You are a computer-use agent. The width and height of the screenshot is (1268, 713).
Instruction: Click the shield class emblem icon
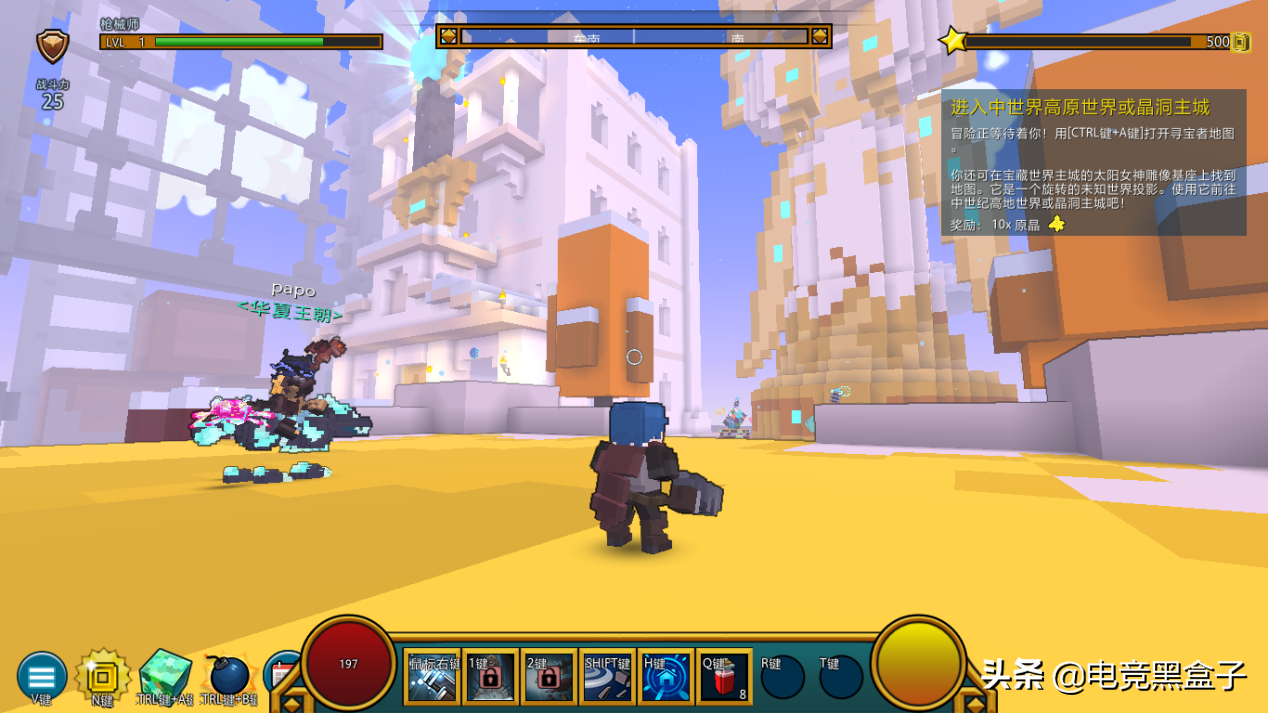coord(52,45)
